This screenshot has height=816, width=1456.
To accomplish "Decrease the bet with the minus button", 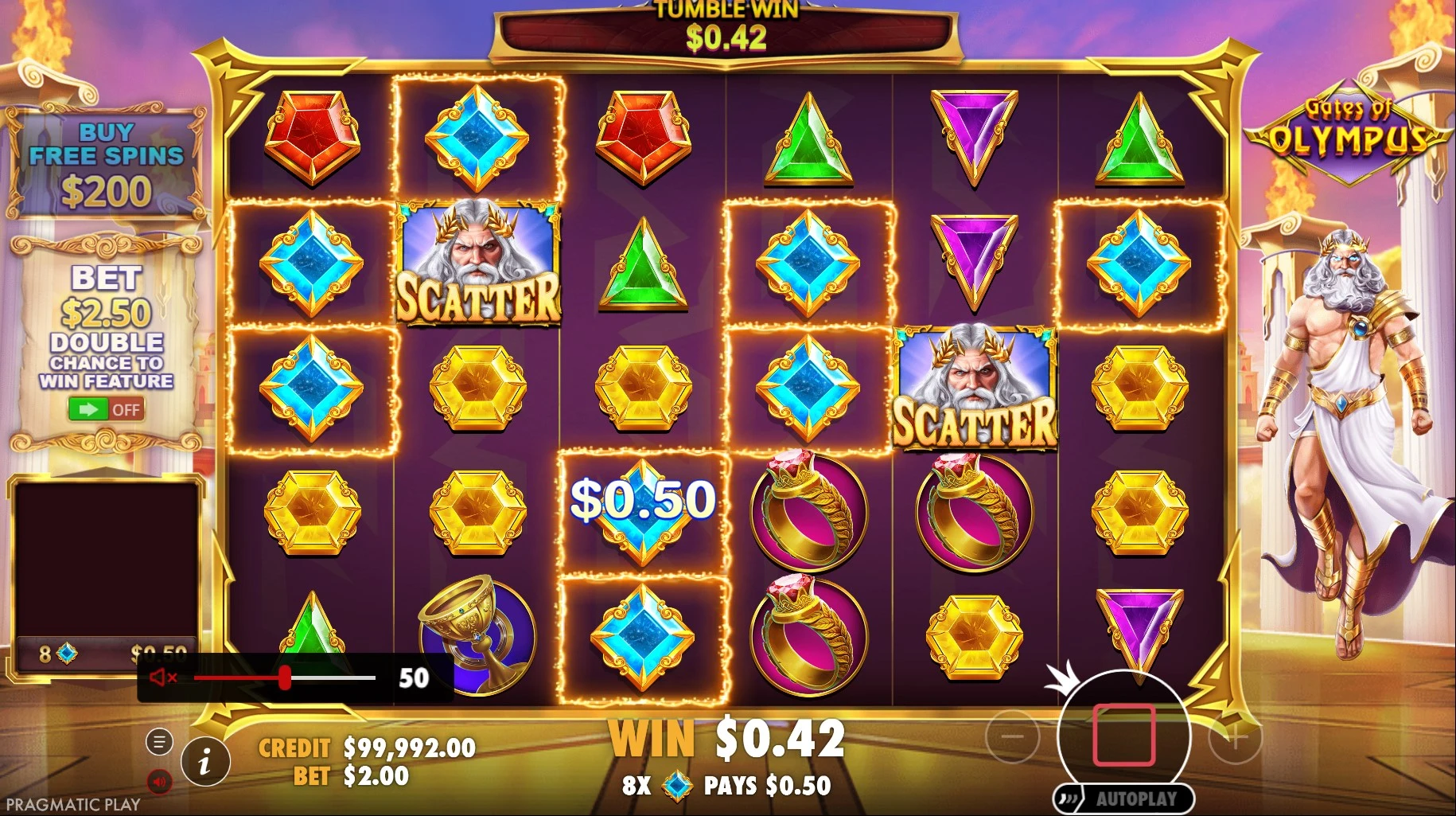I will coord(1012,738).
